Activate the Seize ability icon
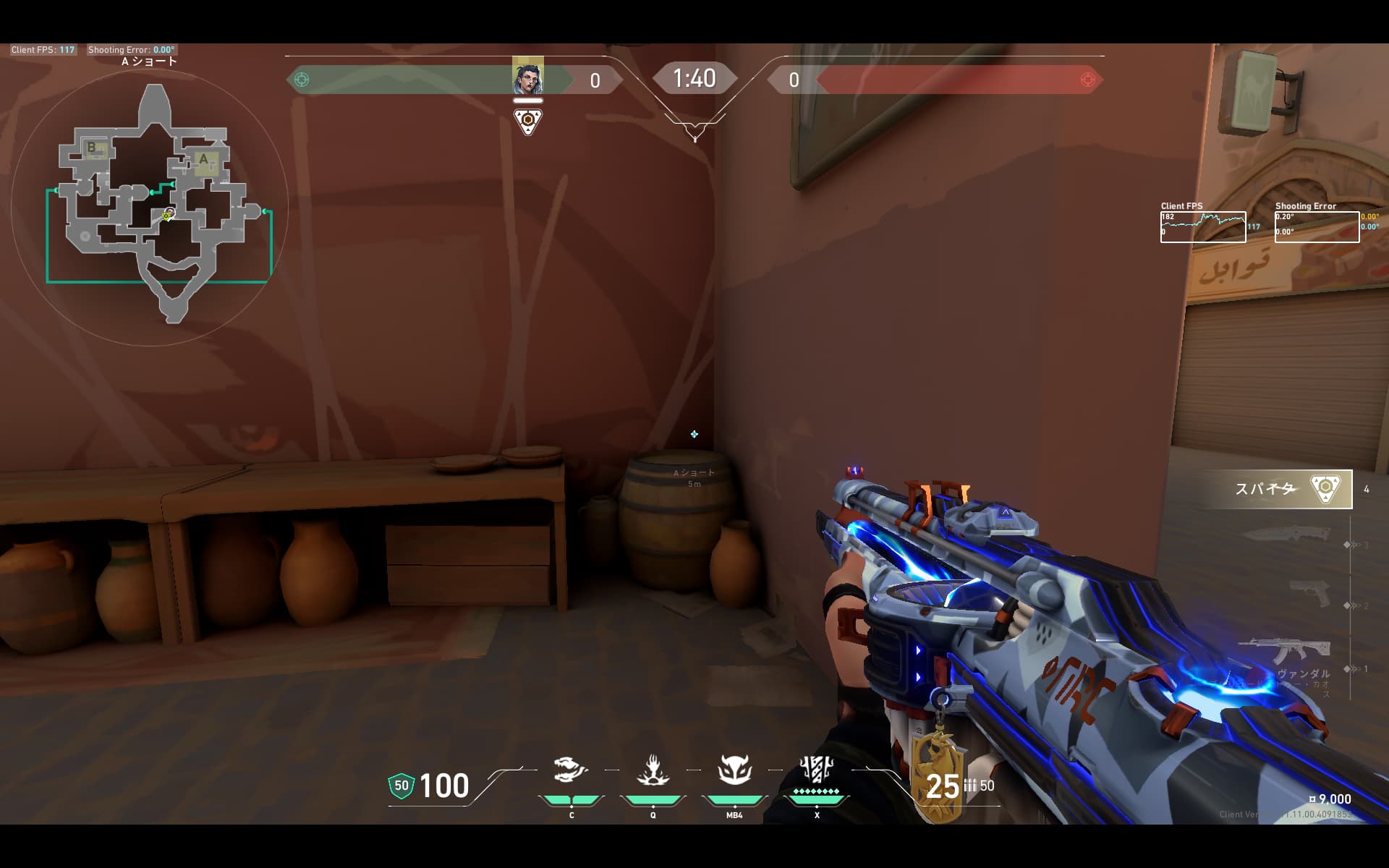This screenshot has height=868, width=1389. tap(653, 771)
